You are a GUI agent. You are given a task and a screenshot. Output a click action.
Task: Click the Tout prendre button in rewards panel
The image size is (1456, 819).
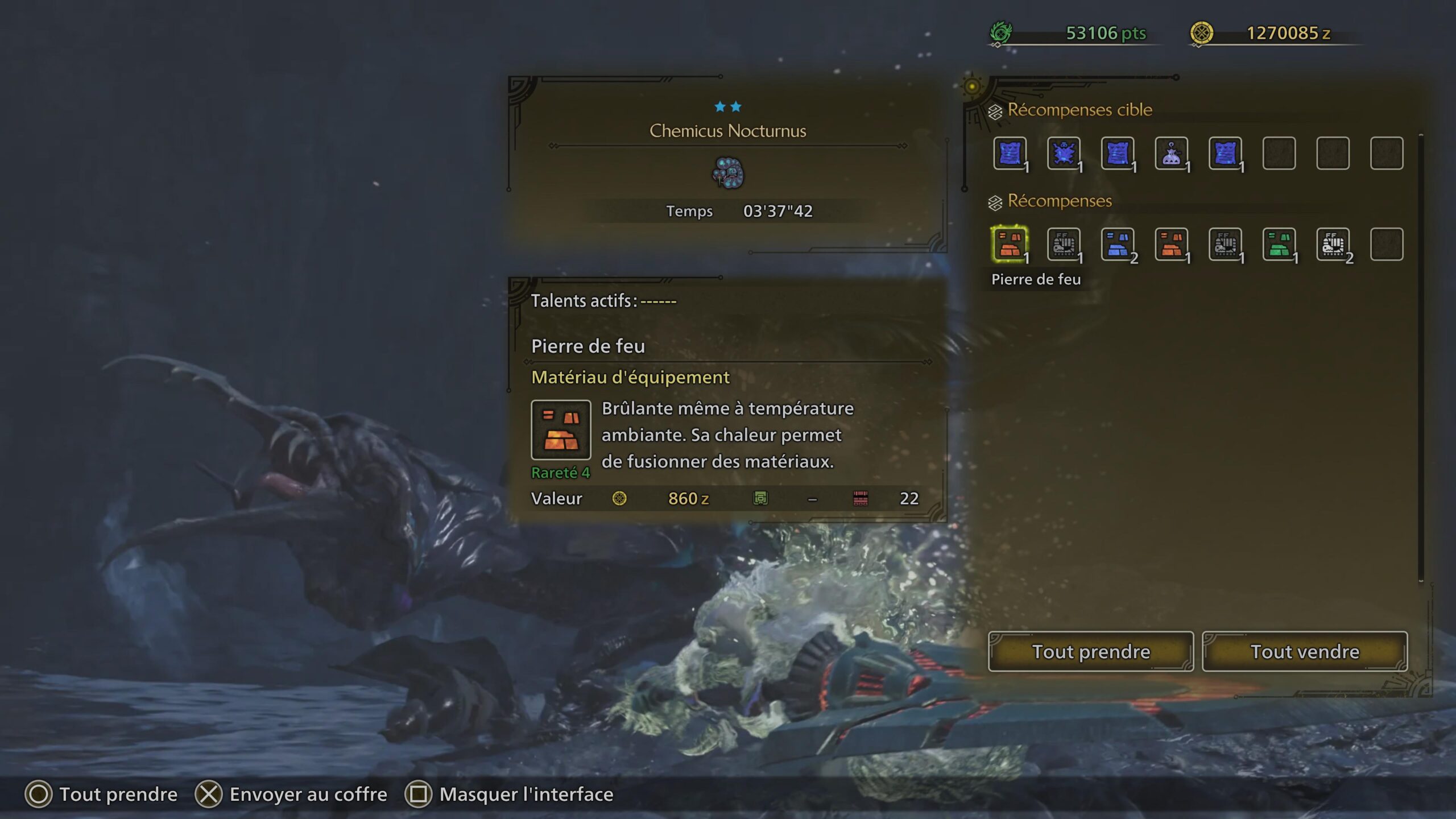[1091, 651]
